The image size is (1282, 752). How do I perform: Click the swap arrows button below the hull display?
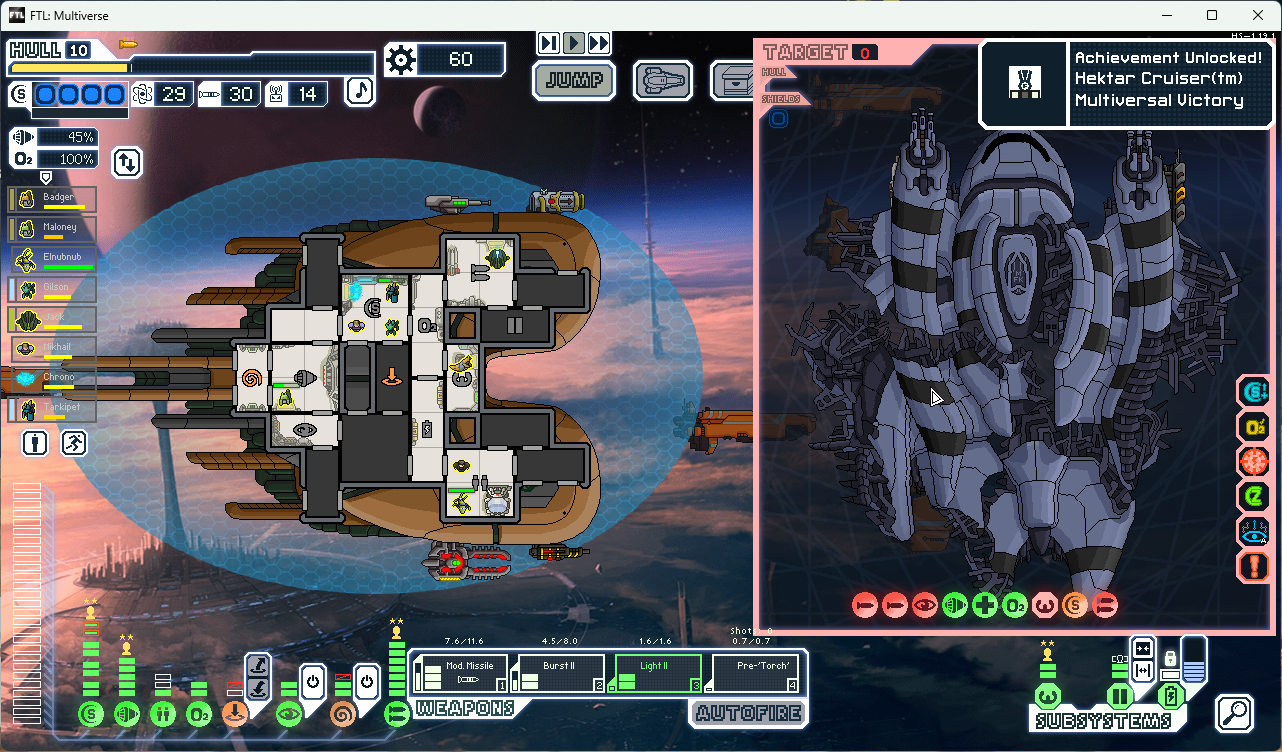point(127,161)
